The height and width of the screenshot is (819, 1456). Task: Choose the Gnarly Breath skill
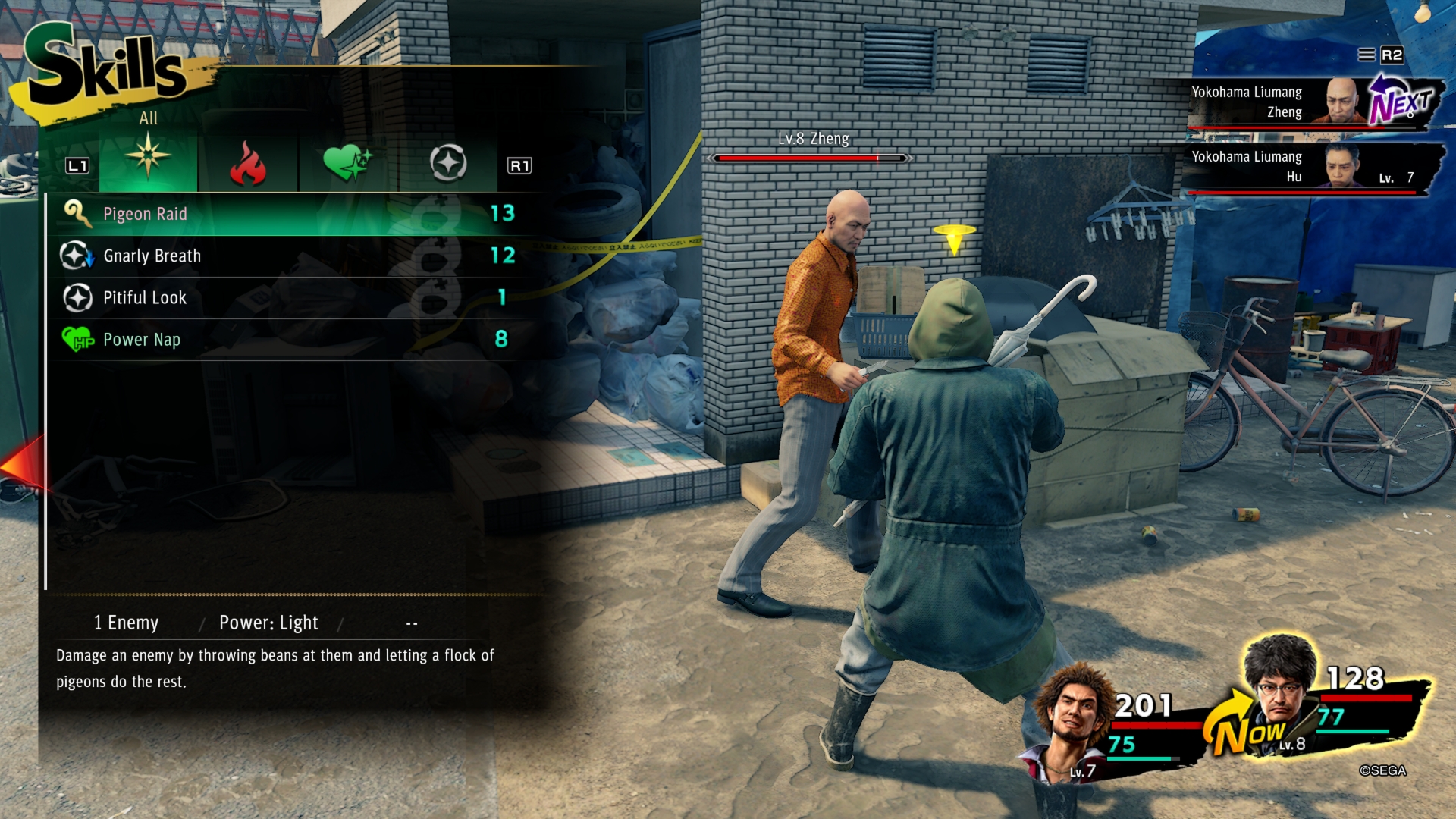[x=288, y=256]
